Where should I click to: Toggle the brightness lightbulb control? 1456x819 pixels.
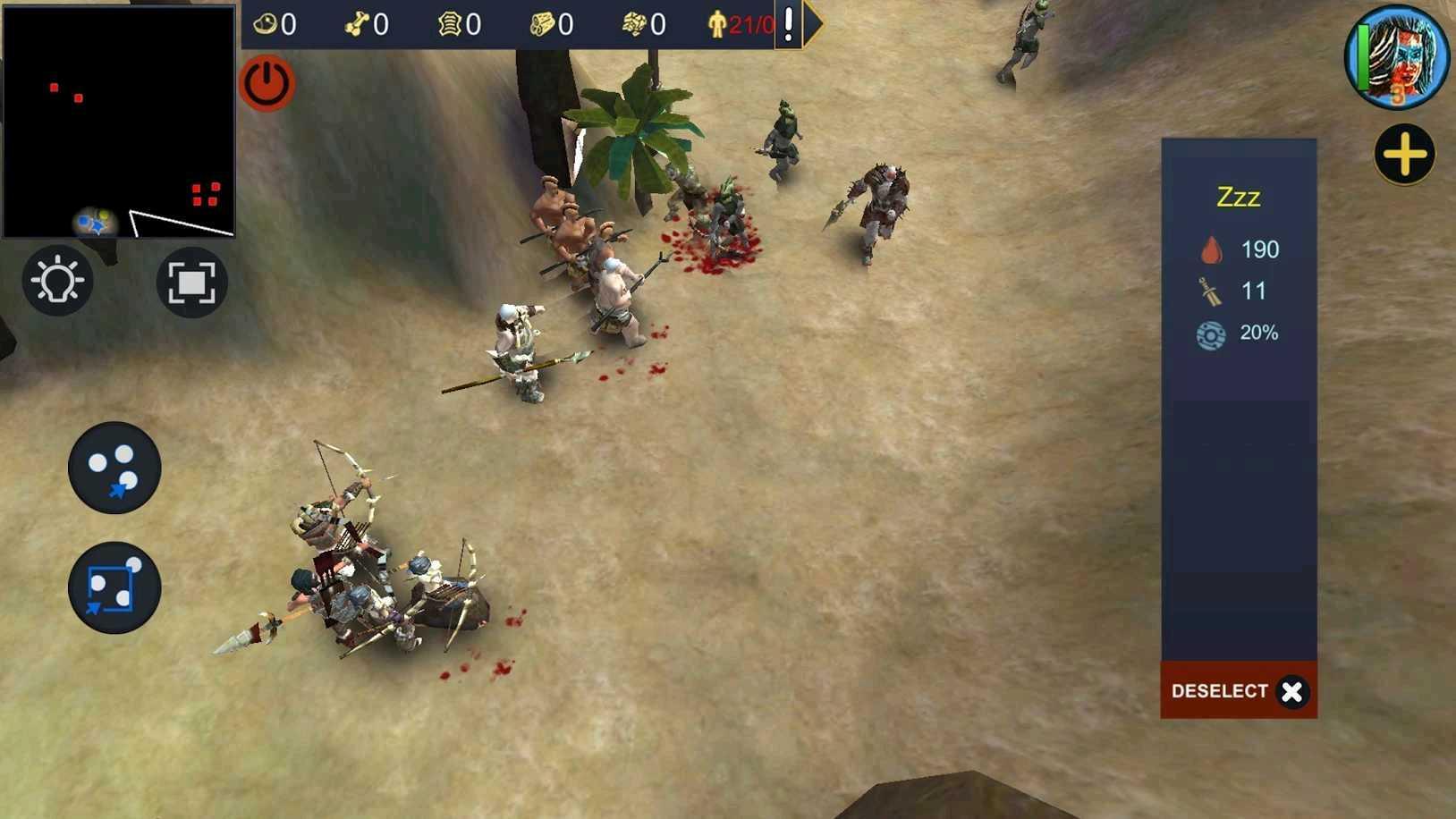(x=57, y=281)
